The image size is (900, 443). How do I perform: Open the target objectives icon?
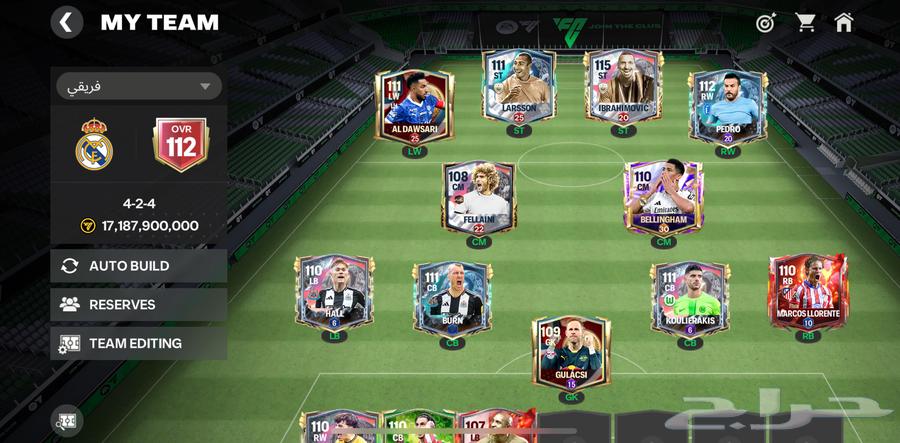point(766,22)
